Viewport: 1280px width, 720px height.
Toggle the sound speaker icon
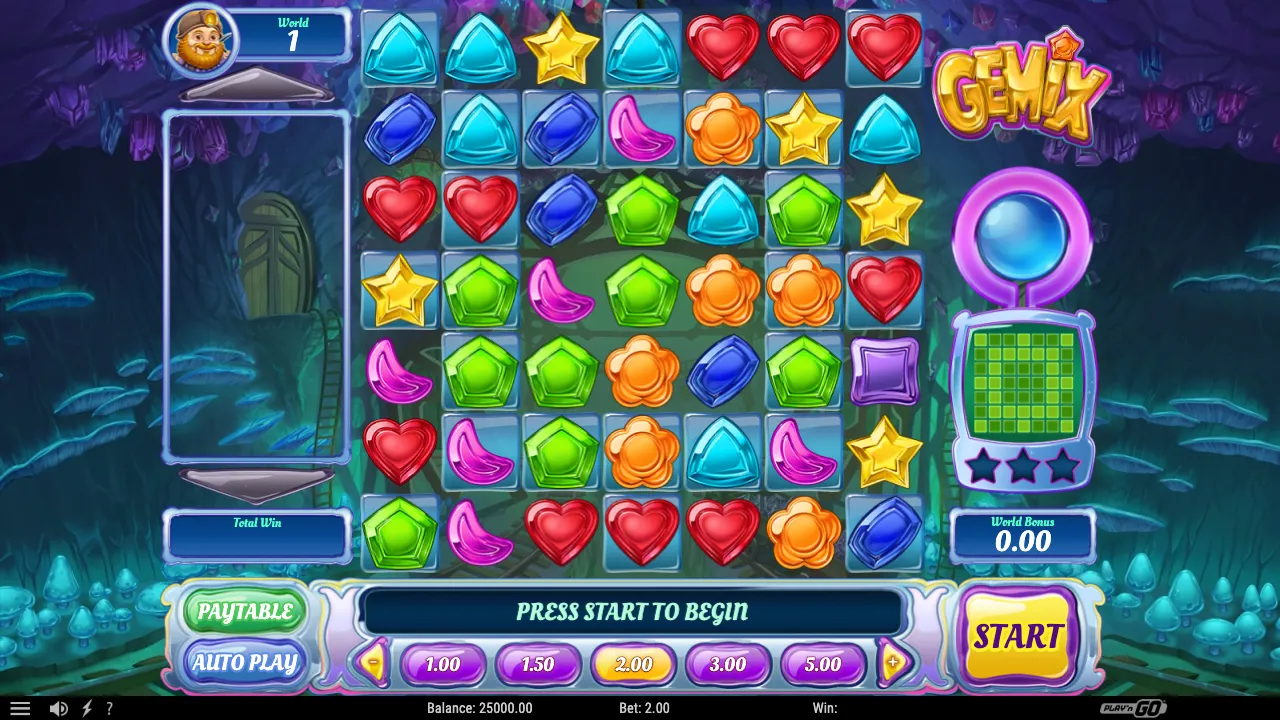[58, 708]
